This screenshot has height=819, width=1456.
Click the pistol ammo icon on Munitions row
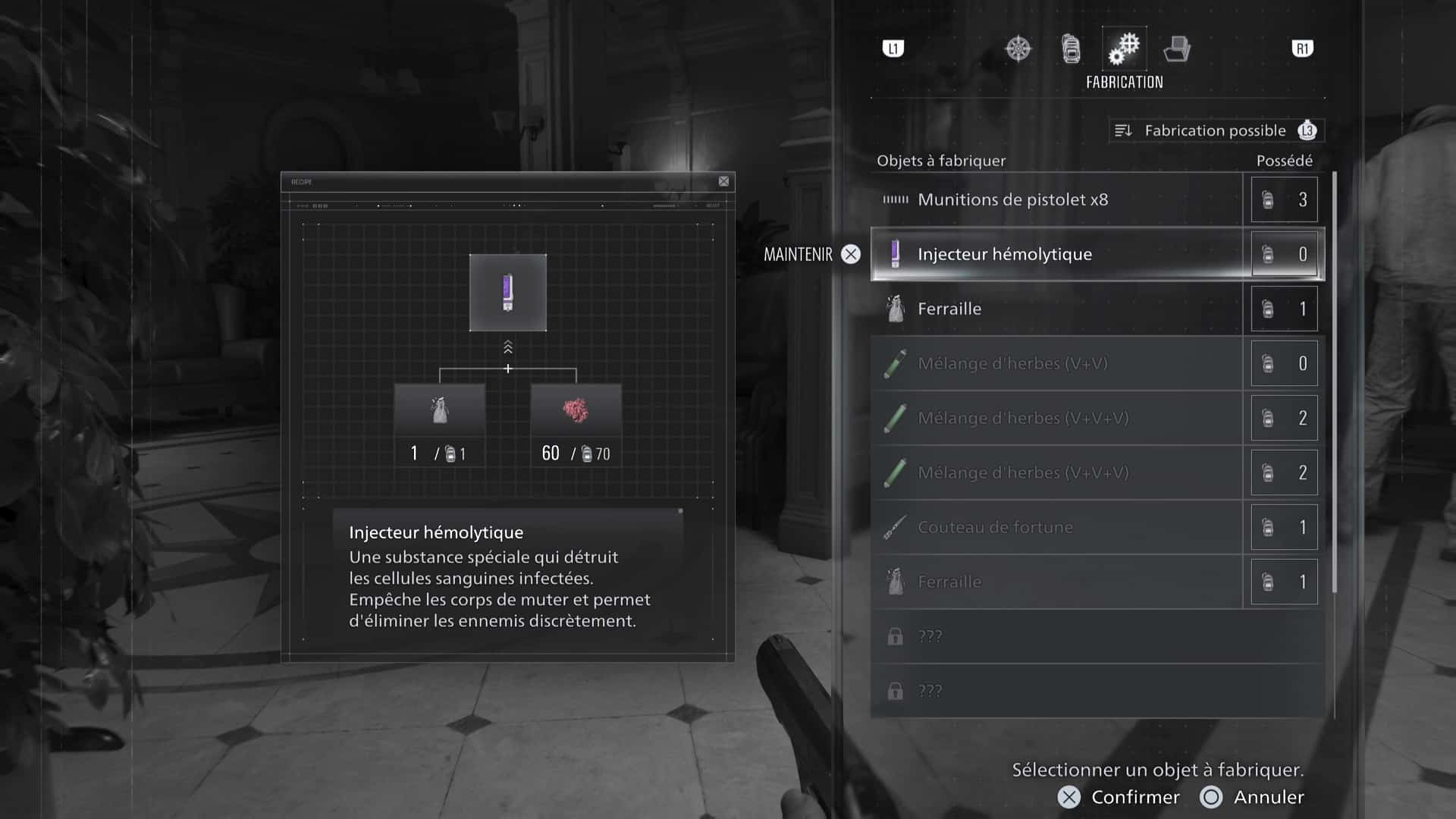click(x=895, y=199)
